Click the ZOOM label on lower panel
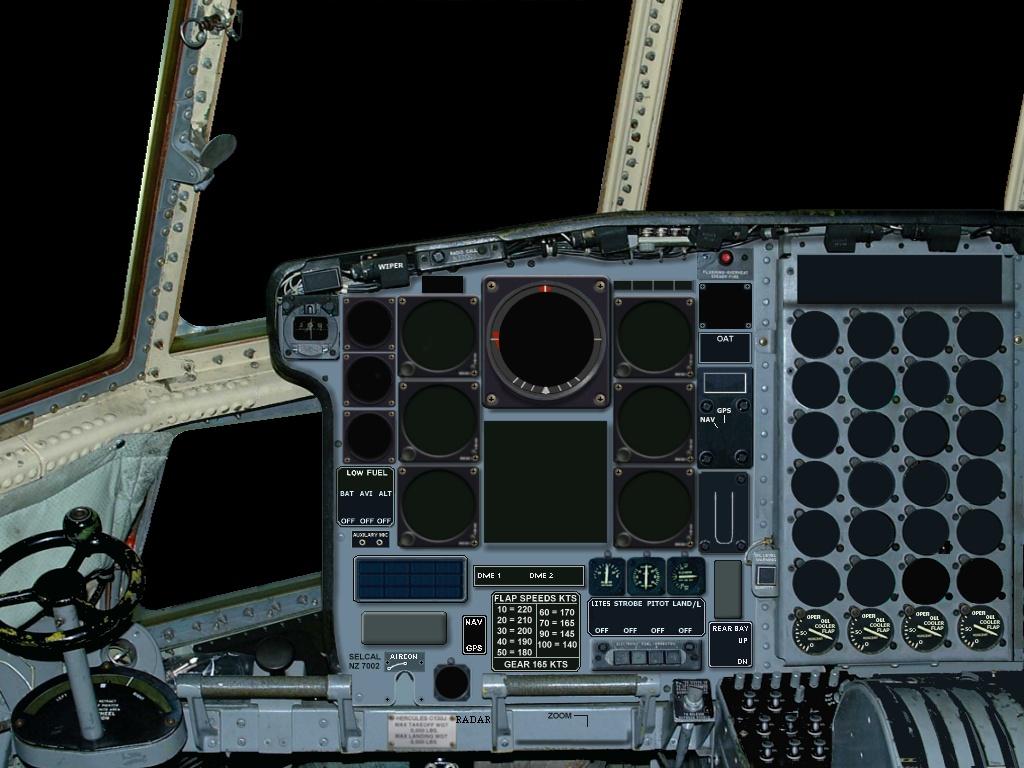This screenshot has height=768, width=1024. point(560,716)
